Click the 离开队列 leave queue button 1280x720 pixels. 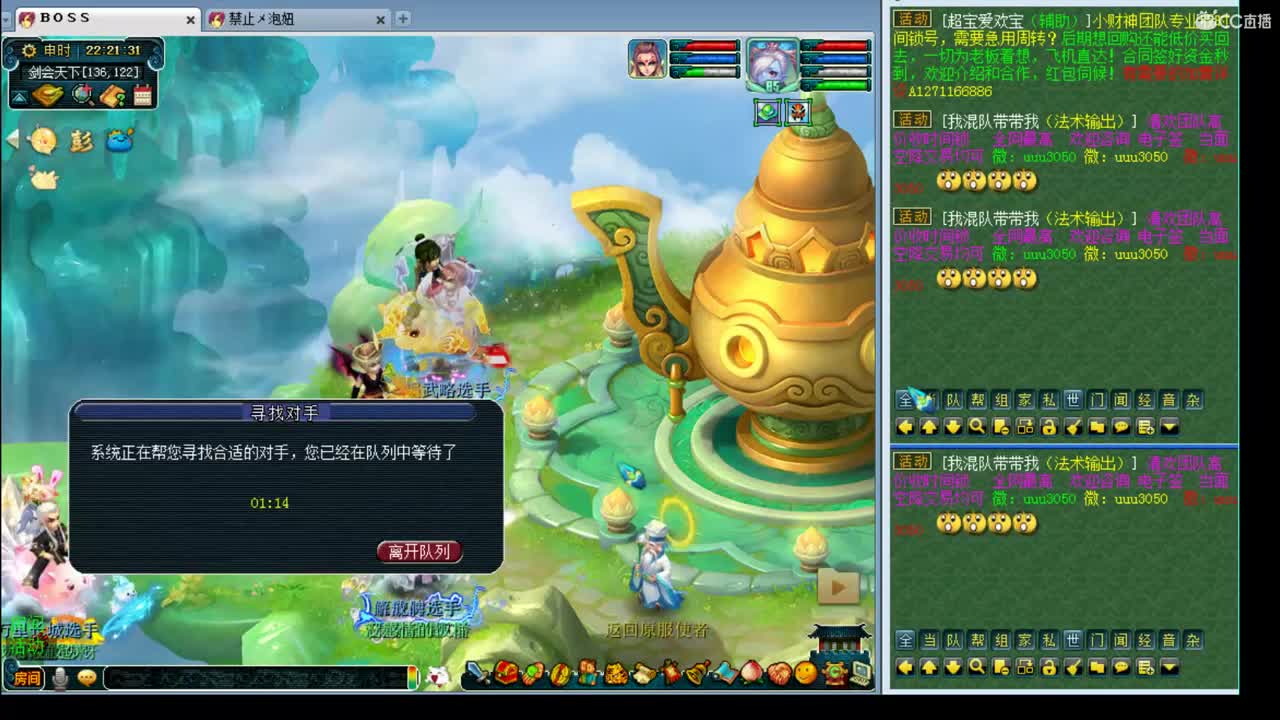(x=418, y=551)
